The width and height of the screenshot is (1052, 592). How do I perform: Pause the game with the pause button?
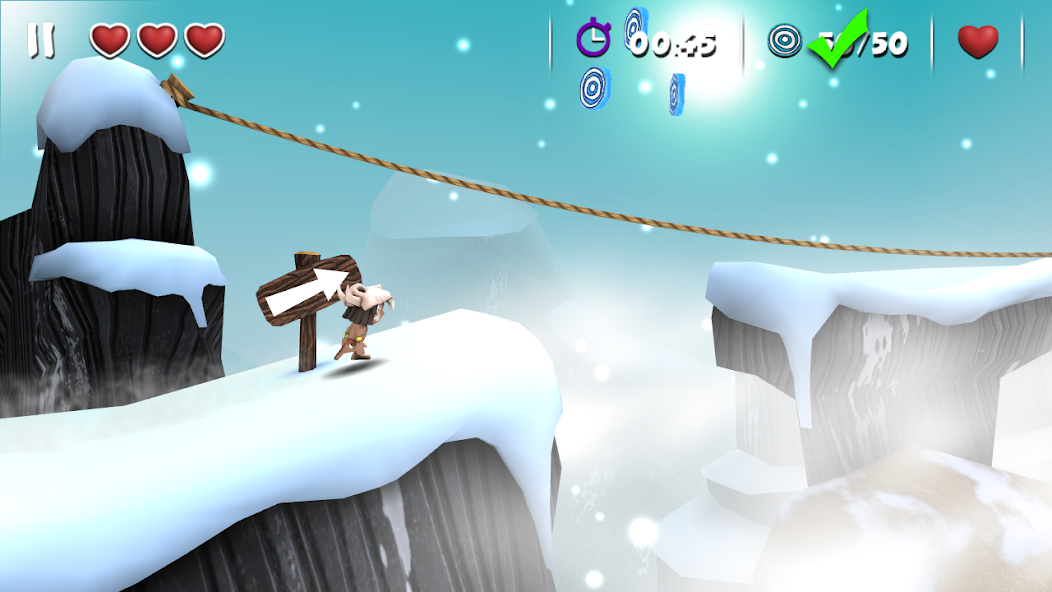coord(42,40)
